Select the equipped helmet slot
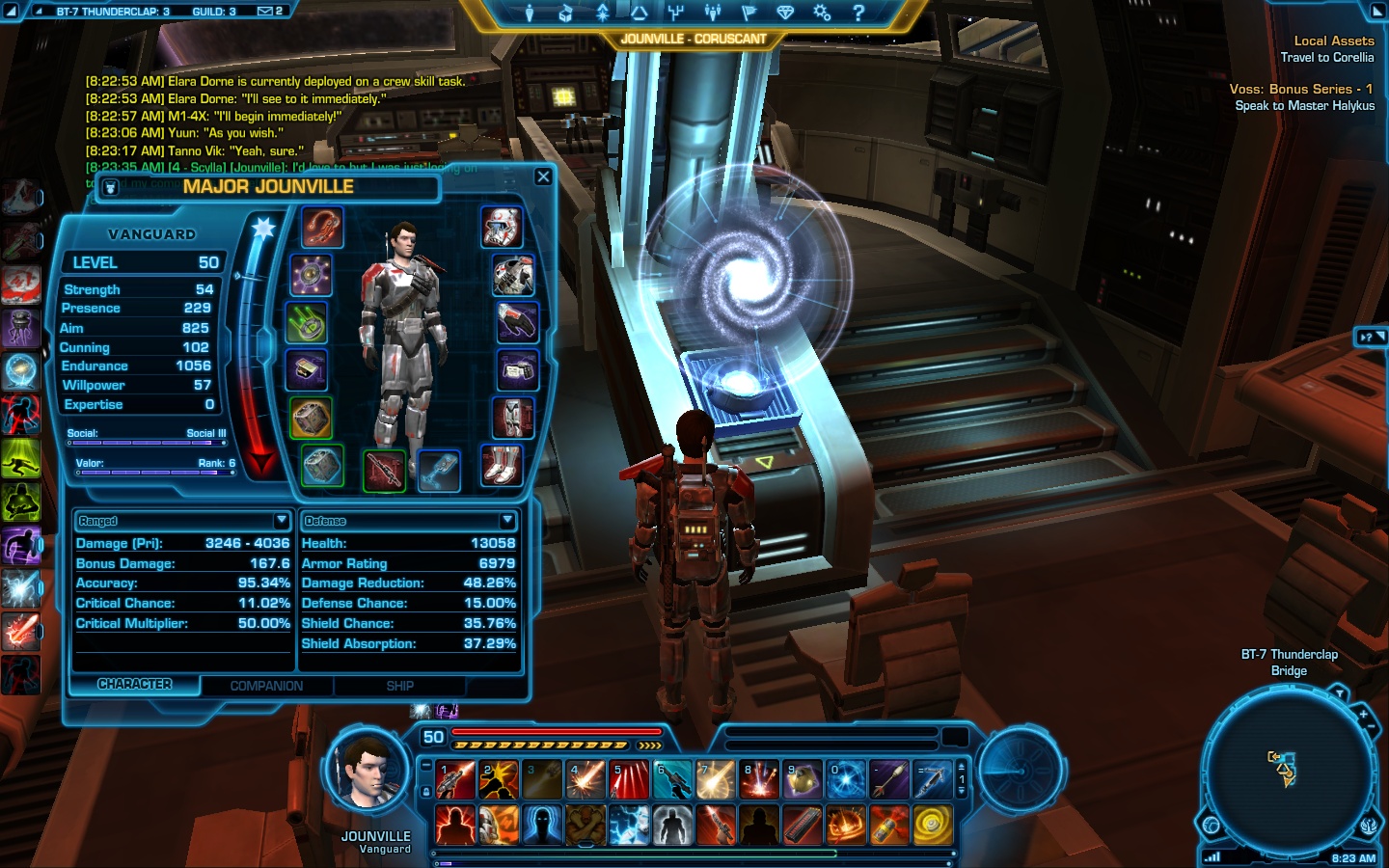This screenshot has width=1389, height=868. pyautogui.click(x=502, y=228)
